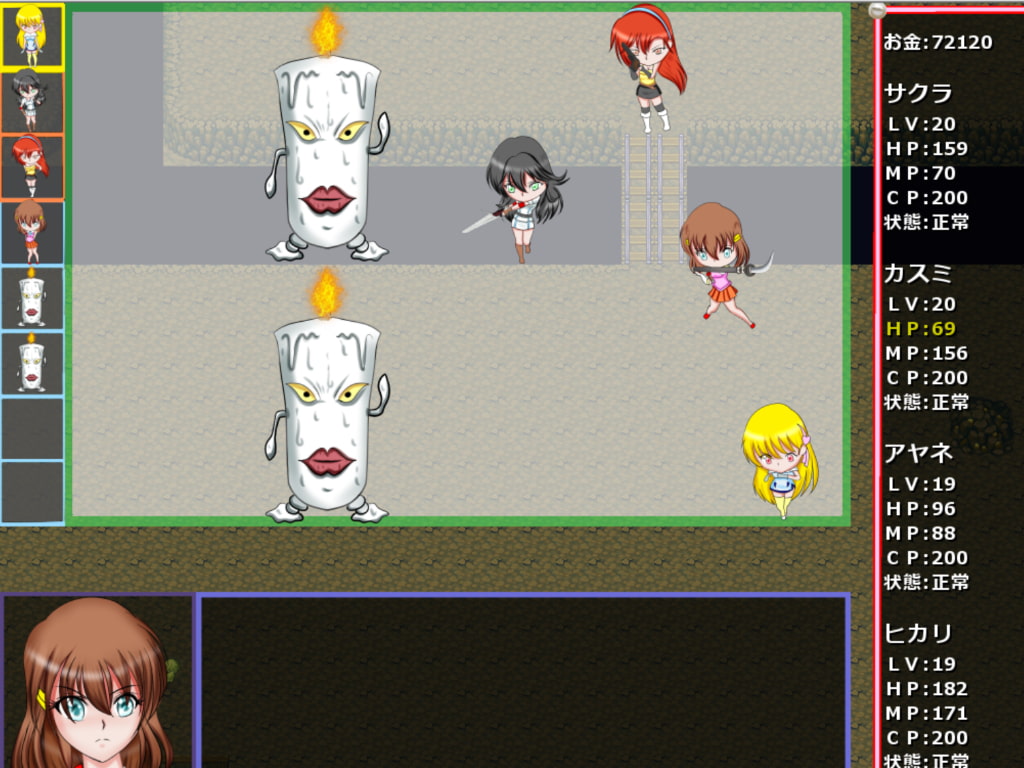1024x768 pixels.
Task: Choose サクラ in the party status list
Action: coord(918,94)
